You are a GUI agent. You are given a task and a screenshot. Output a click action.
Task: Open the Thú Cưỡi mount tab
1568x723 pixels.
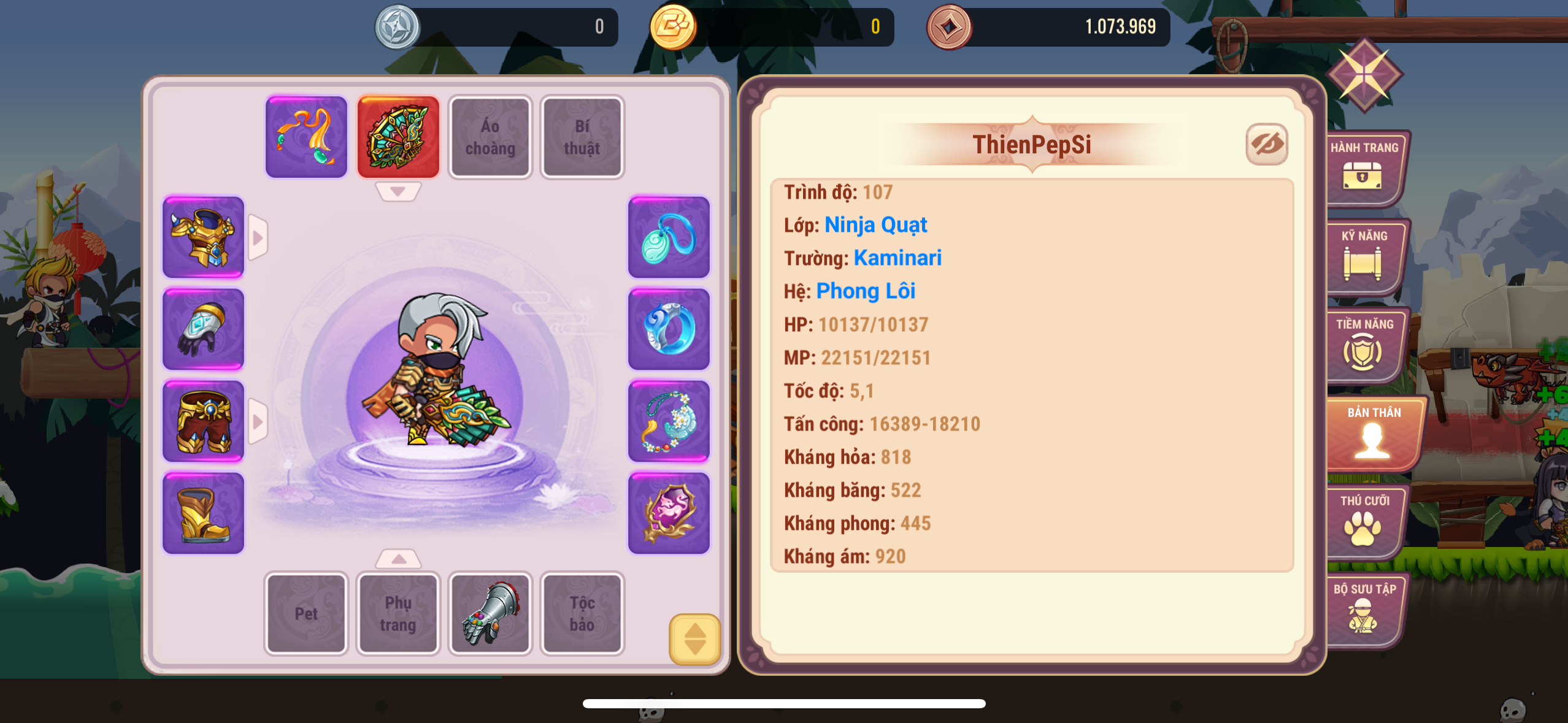coord(1363,521)
